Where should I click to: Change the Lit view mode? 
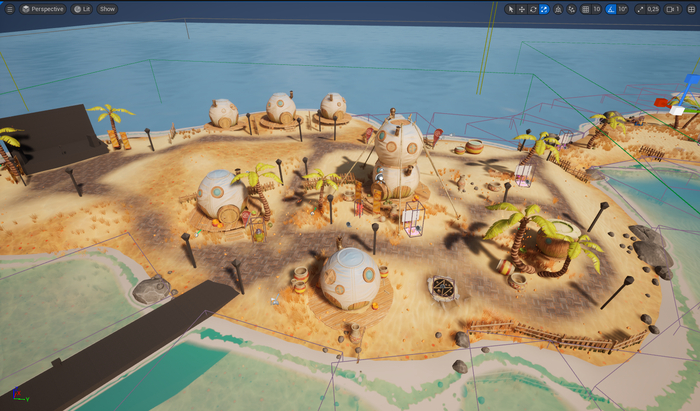coord(82,9)
